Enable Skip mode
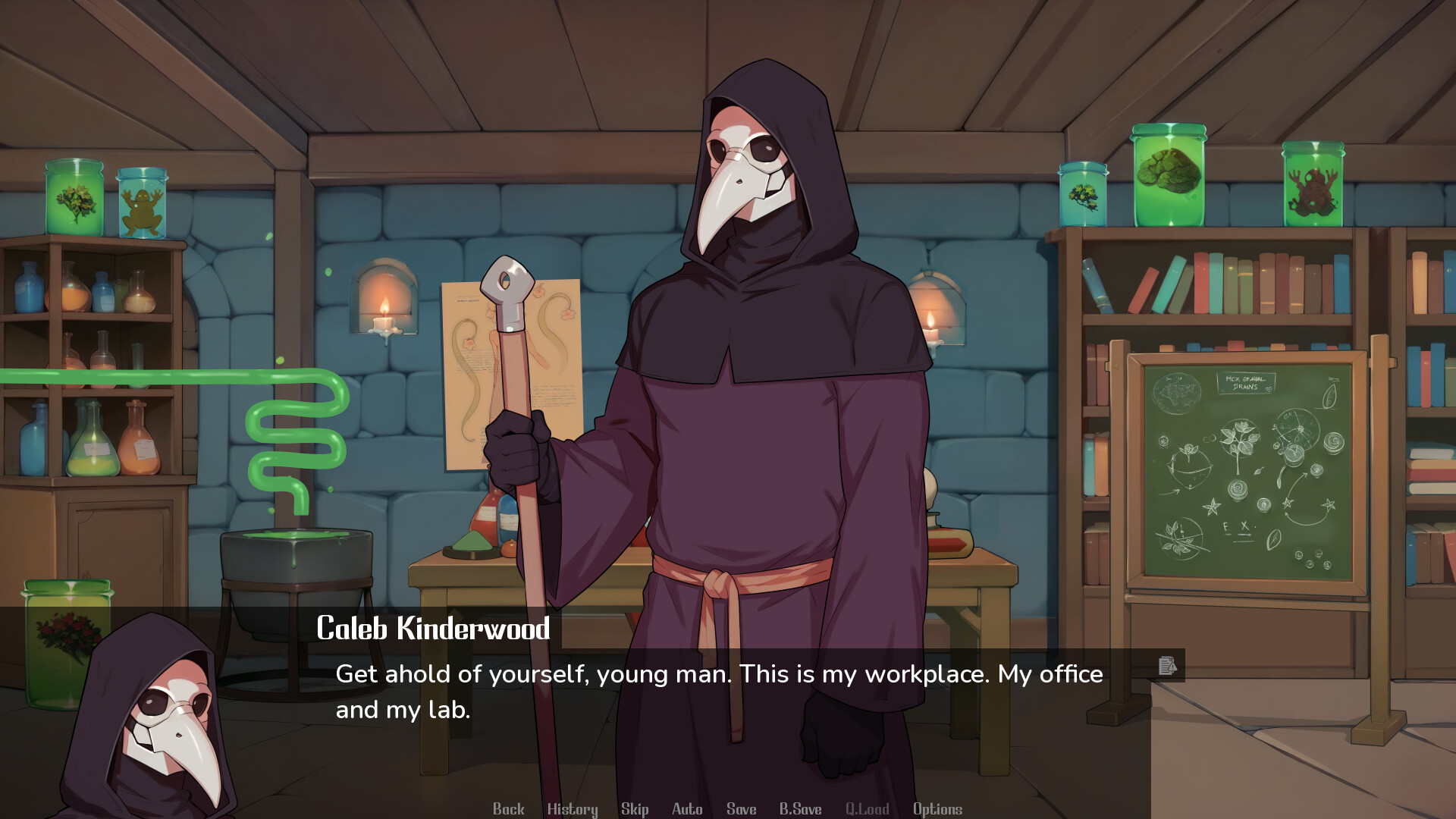This screenshot has width=1456, height=819. click(x=635, y=808)
